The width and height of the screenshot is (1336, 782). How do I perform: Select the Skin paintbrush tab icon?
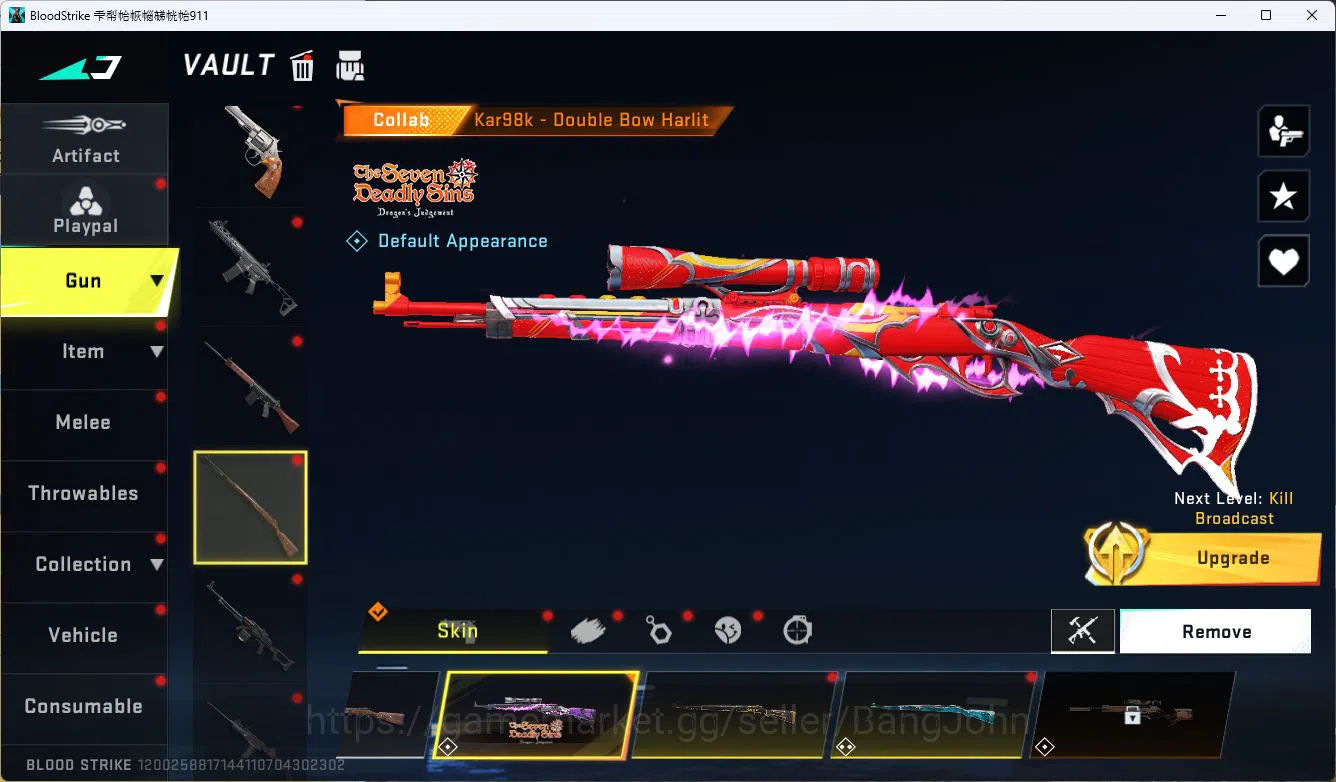587,629
